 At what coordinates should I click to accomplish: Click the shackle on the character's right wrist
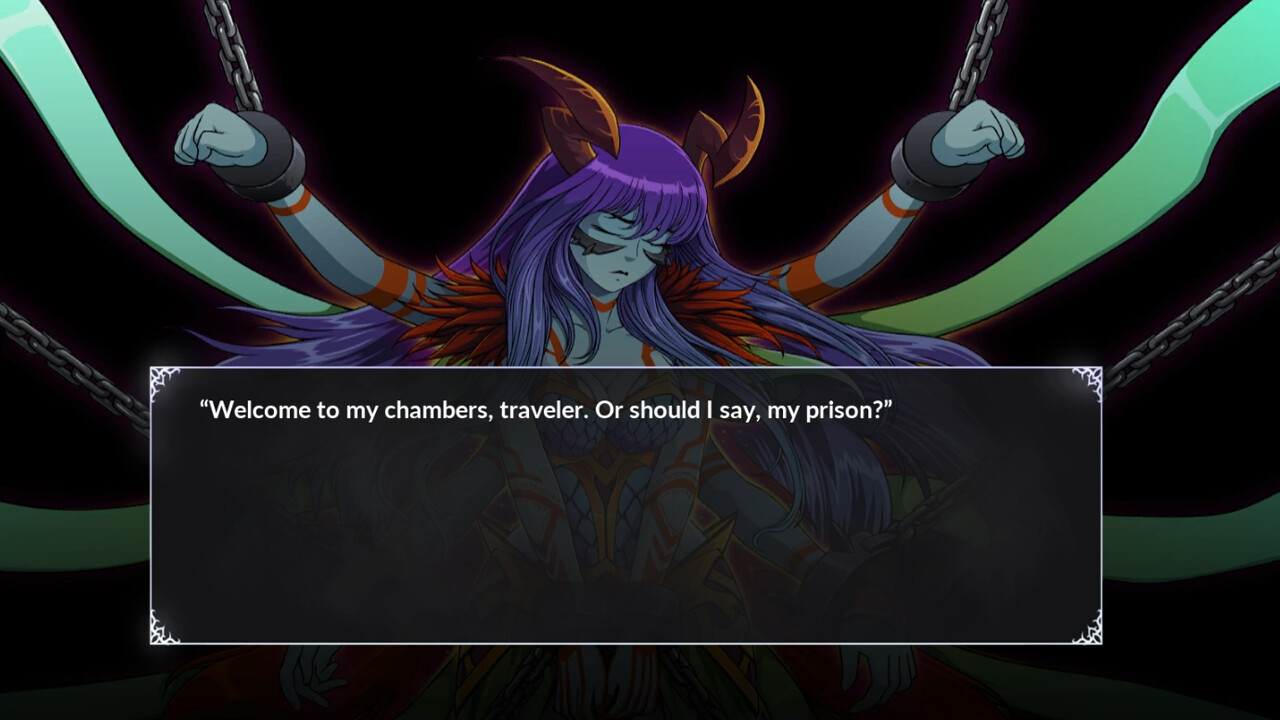[x=270, y=165]
